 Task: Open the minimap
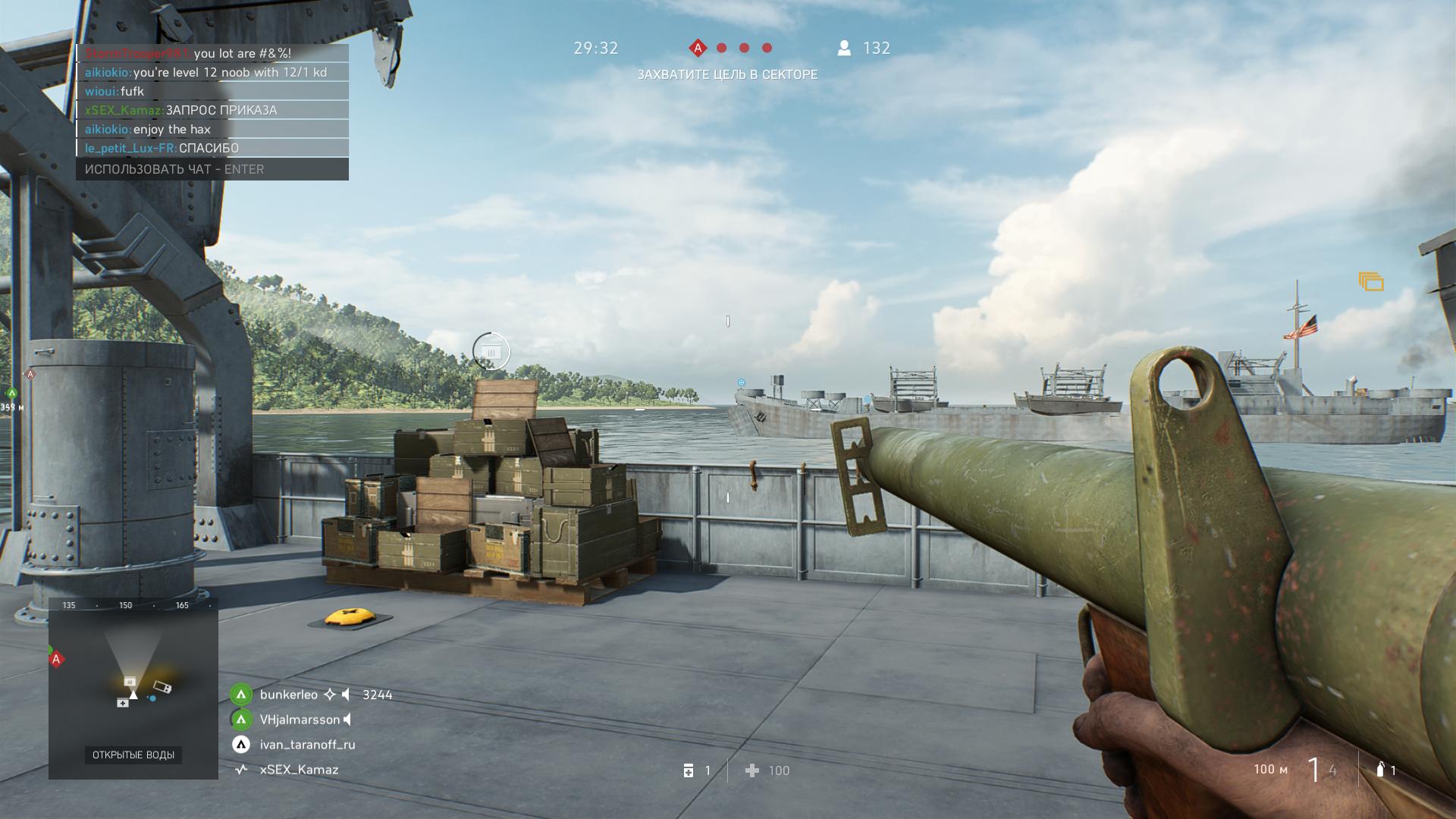[x=133, y=689]
